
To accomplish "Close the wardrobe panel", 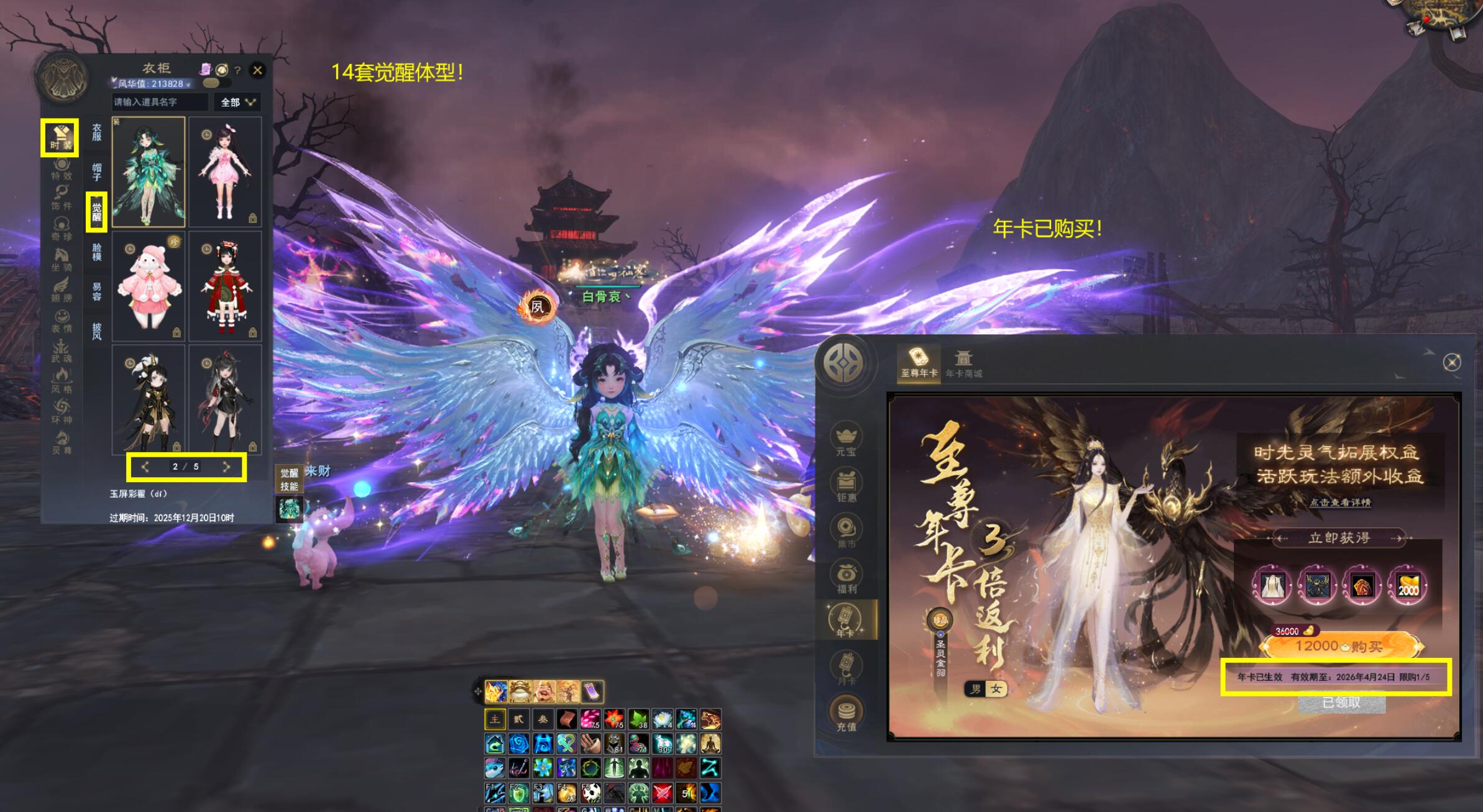I will click(257, 70).
